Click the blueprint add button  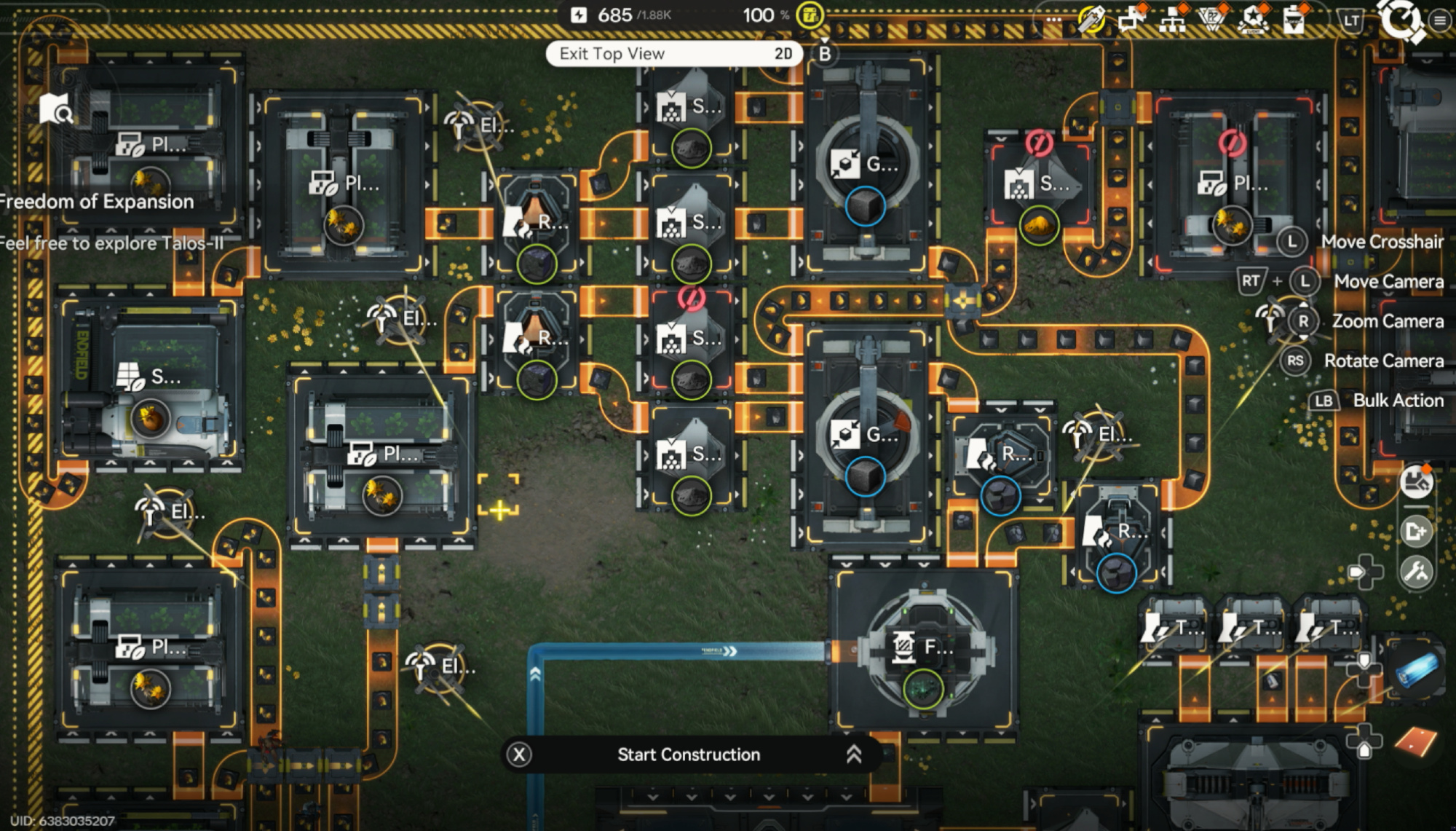click(1416, 532)
